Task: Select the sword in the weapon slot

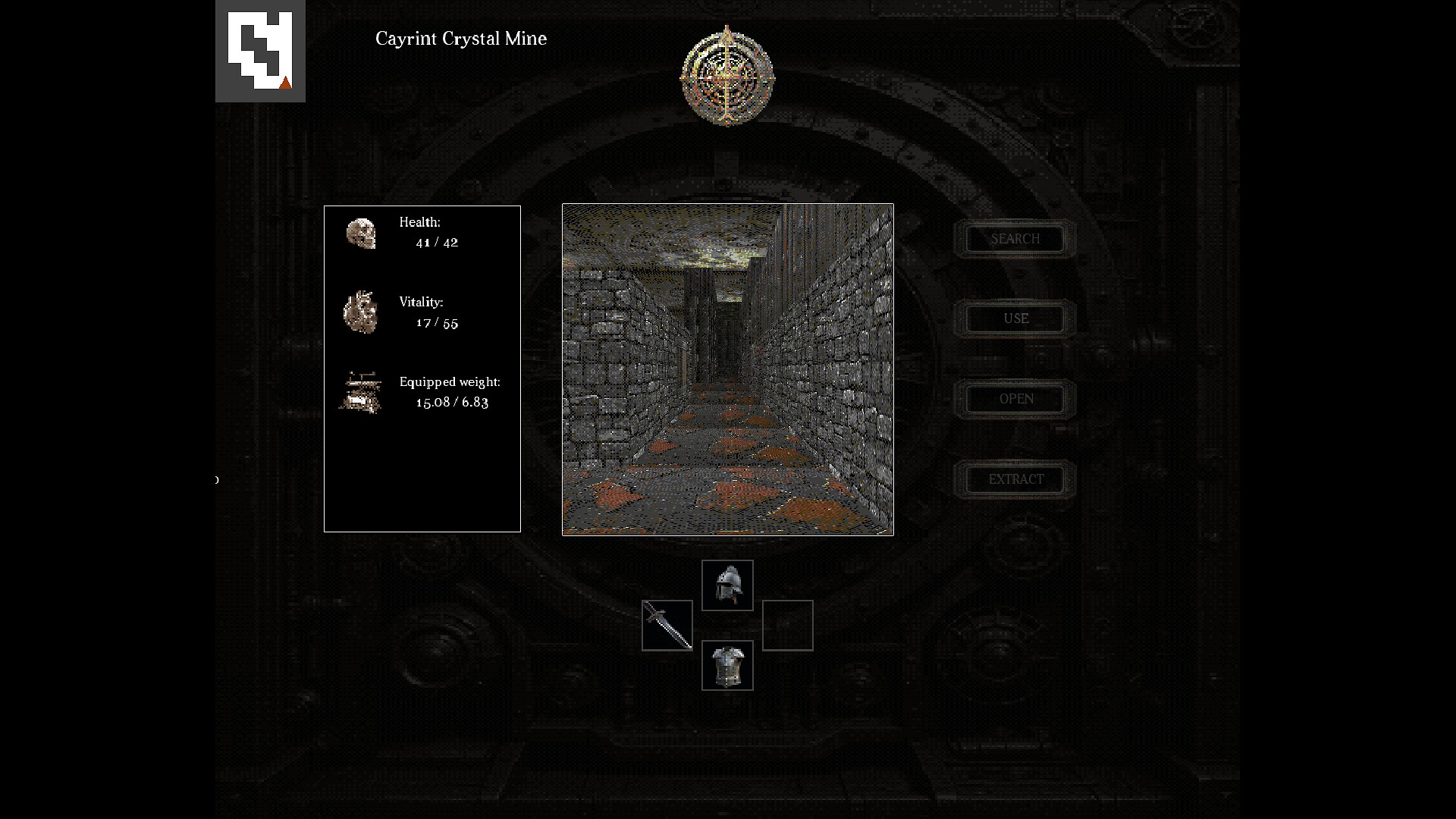Action: point(667,626)
